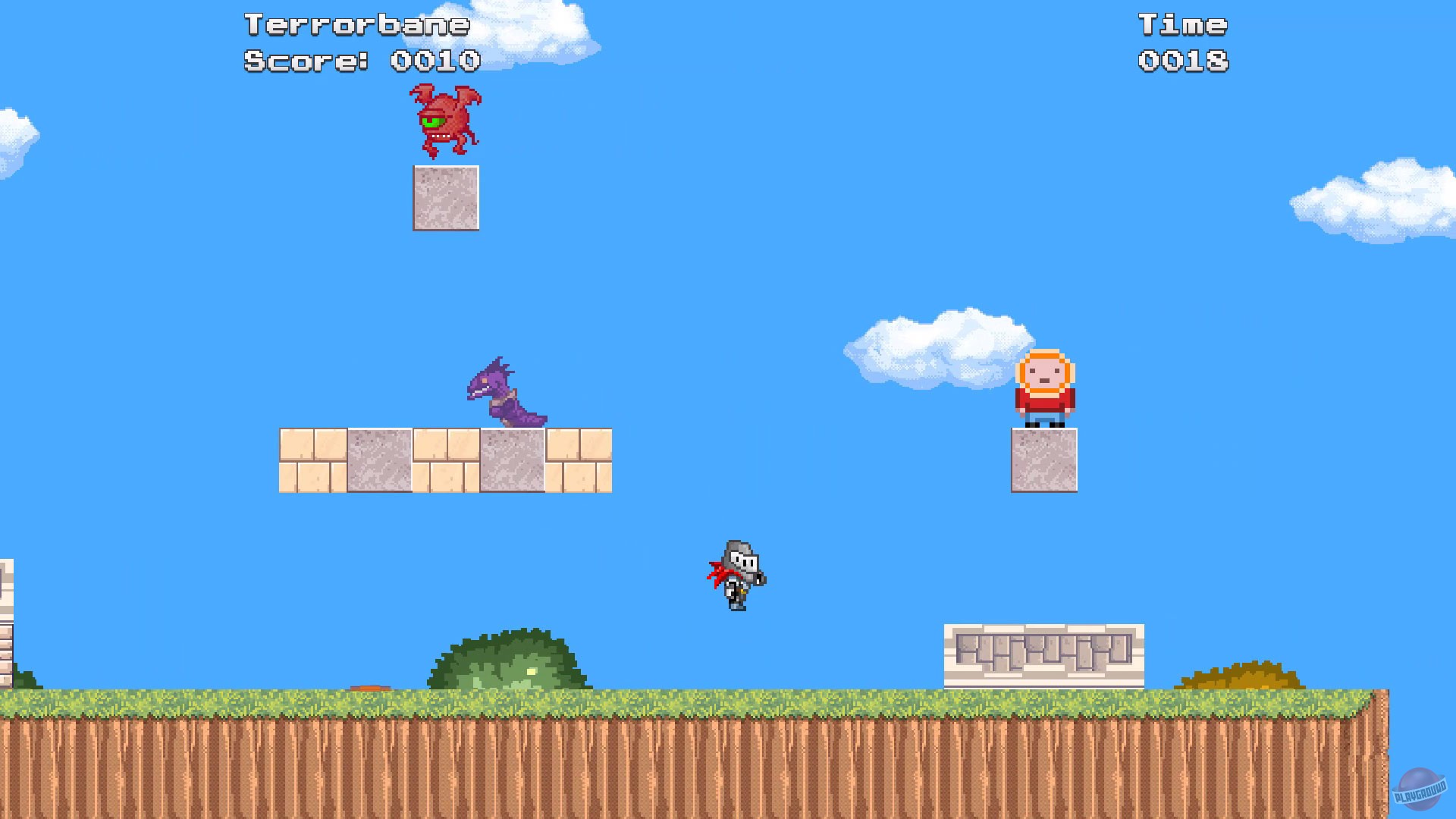Click the block beneath the villager

(x=1044, y=459)
